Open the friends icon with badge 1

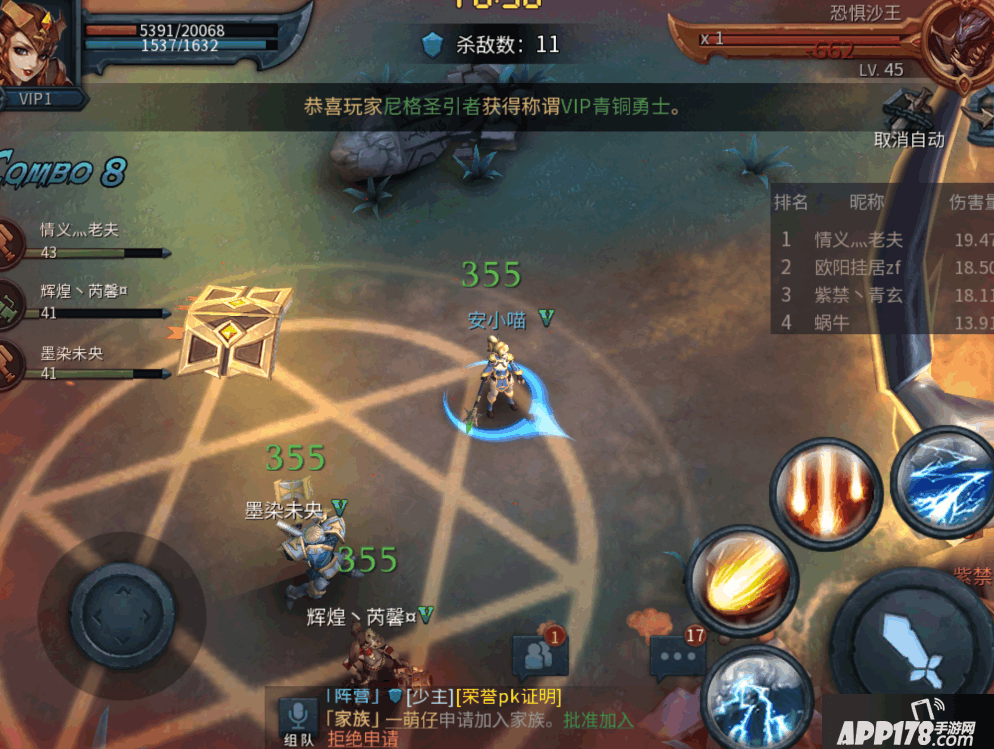[539, 655]
